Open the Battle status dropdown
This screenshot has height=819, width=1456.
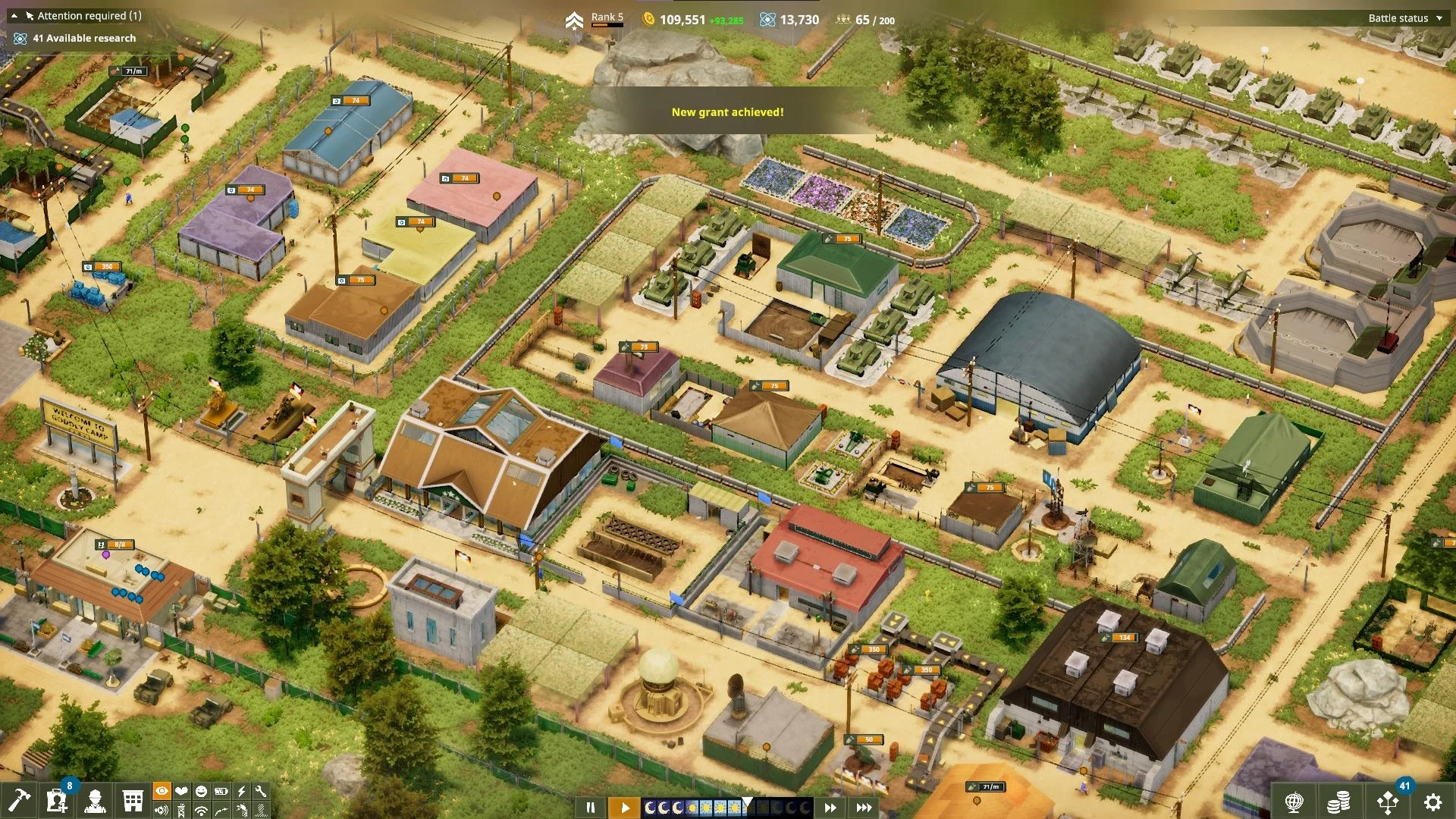click(x=1399, y=17)
